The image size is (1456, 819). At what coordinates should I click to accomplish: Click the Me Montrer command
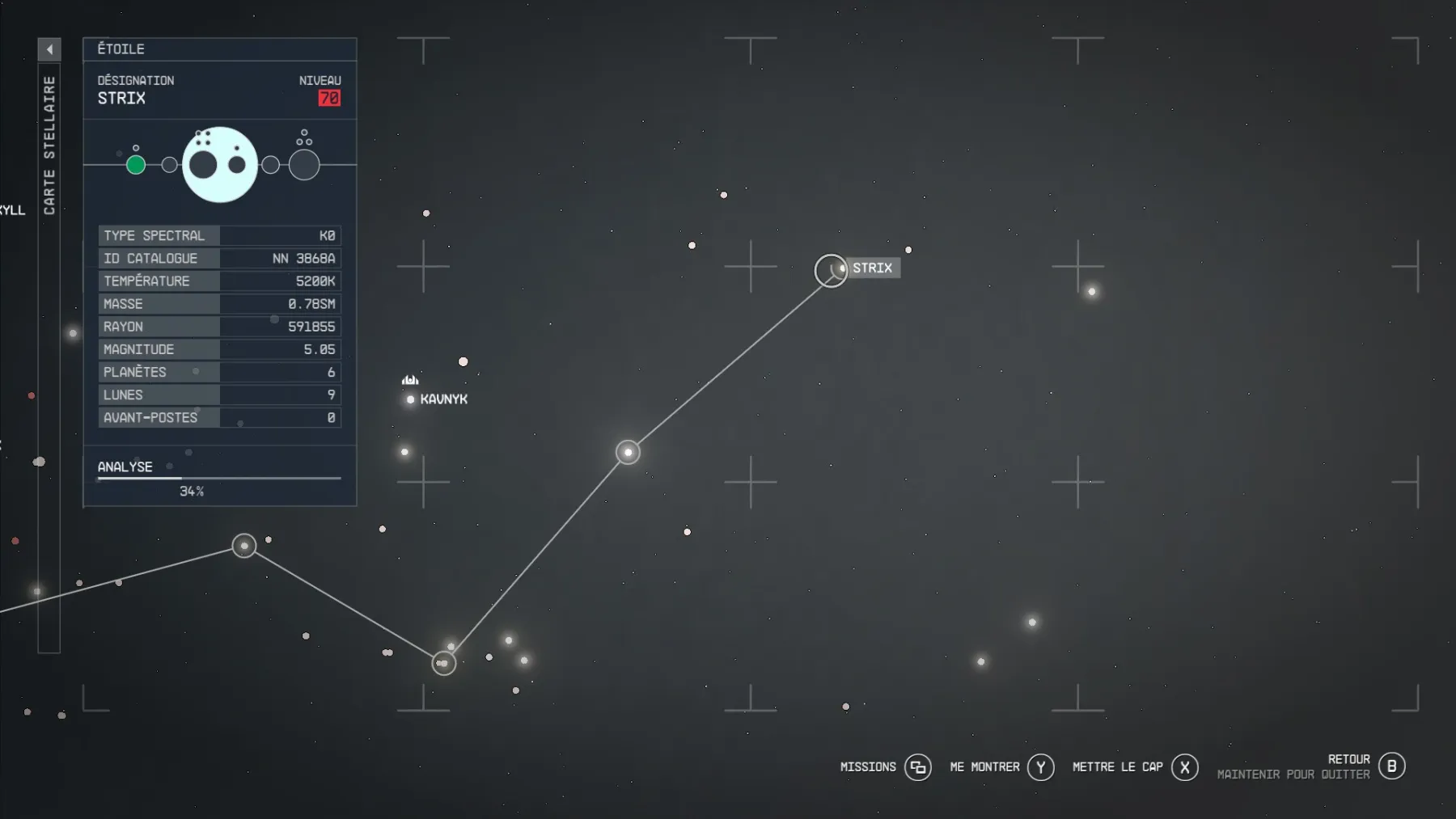[984, 766]
